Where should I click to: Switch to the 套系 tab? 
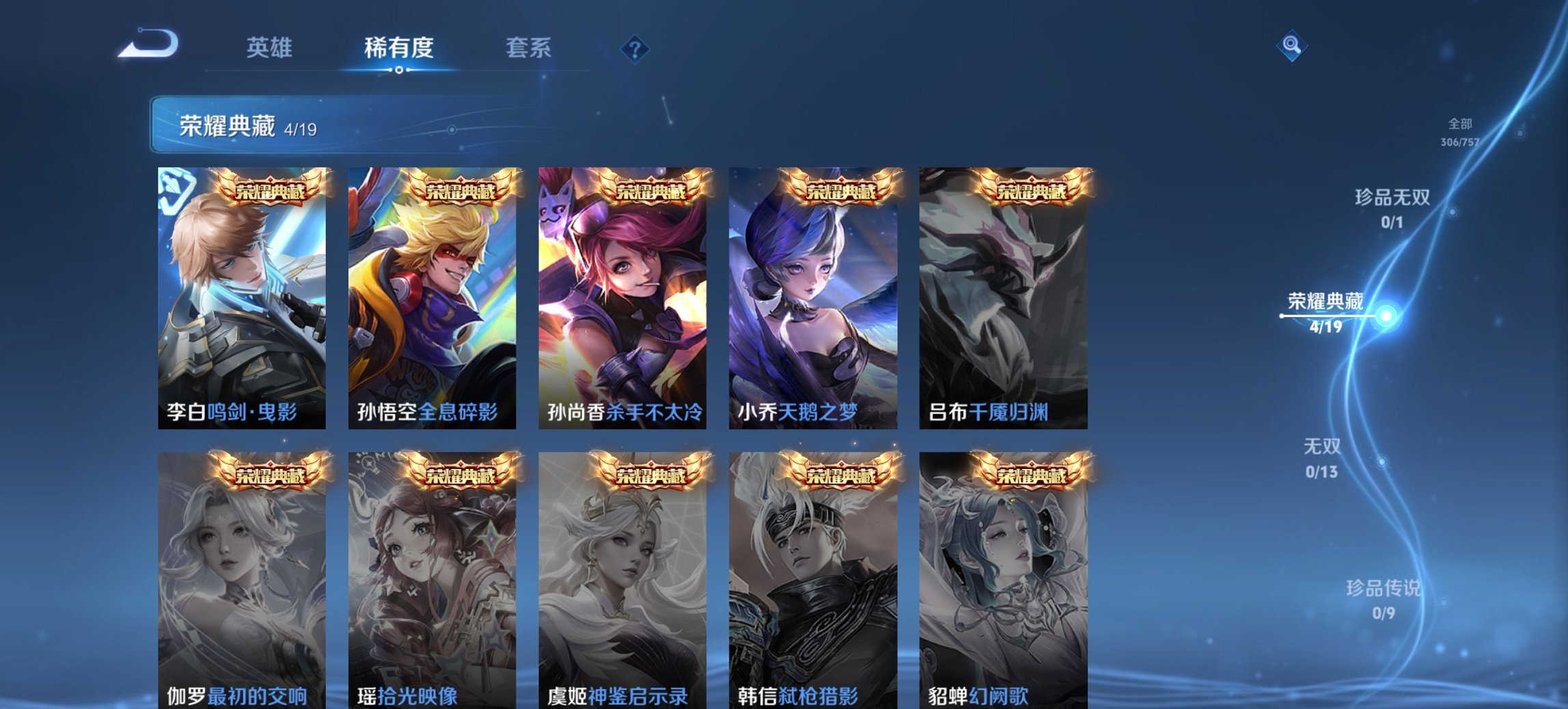pos(529,48)
